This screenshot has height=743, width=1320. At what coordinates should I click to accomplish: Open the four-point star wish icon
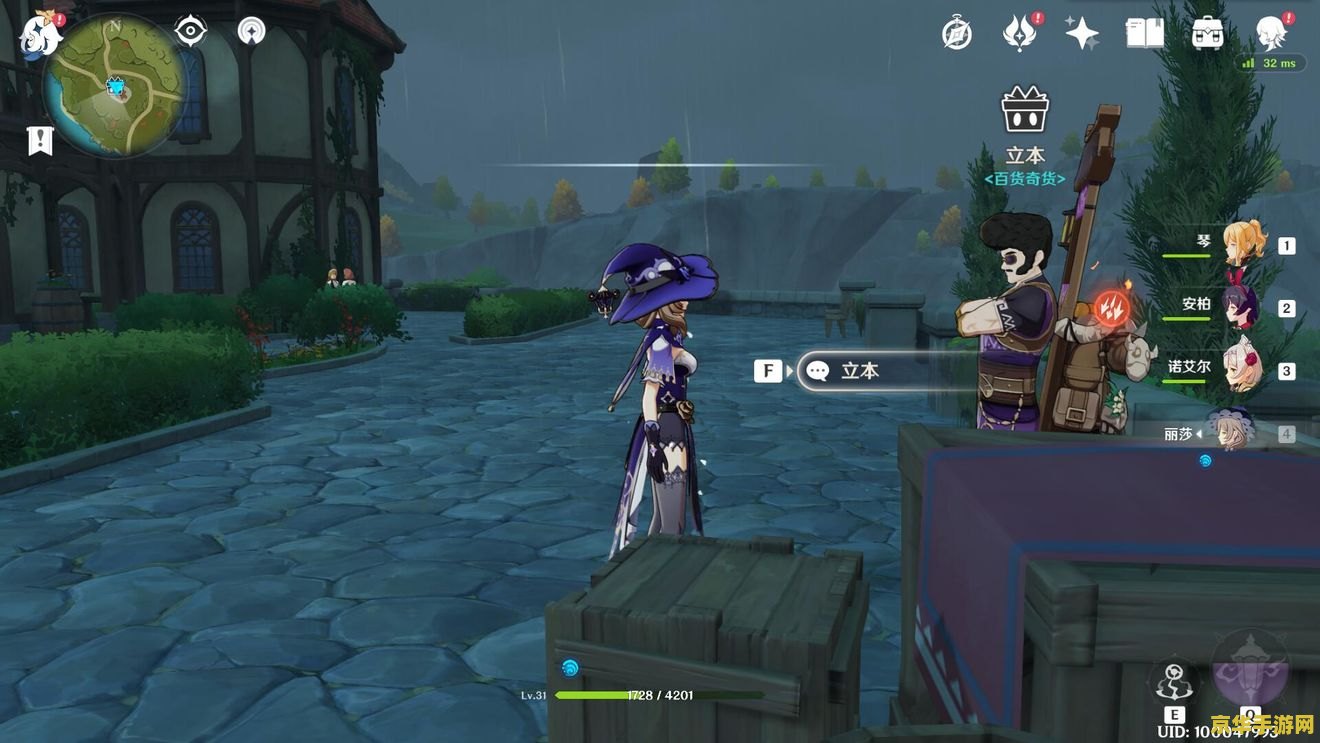[x=1082, y=34]
